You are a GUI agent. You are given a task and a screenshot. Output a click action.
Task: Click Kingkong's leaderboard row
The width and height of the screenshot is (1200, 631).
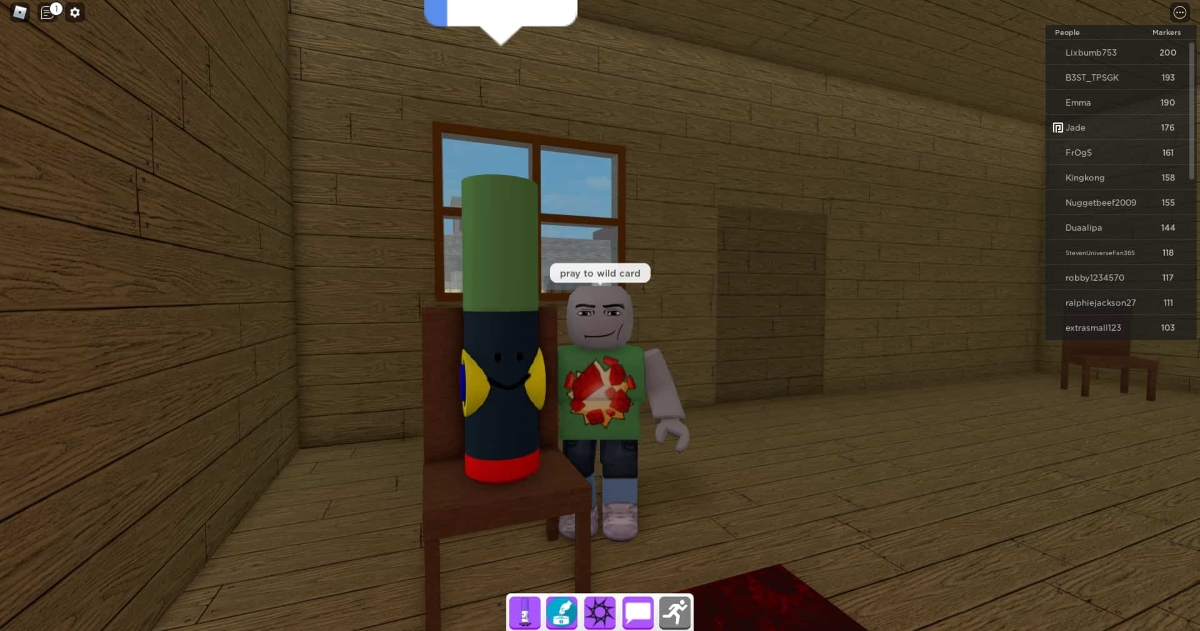click(1084, 177)
